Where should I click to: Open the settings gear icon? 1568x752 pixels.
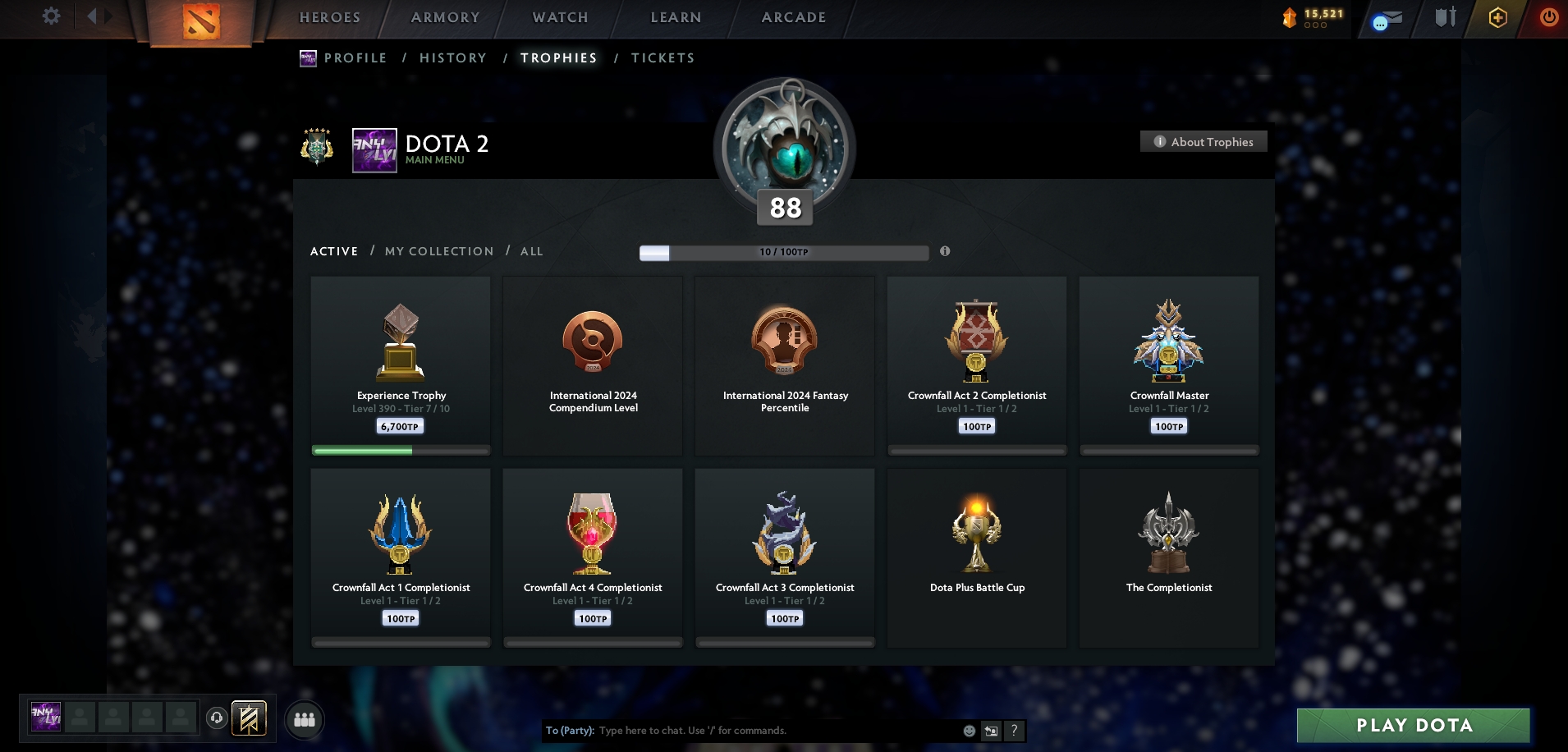[51, 16]
